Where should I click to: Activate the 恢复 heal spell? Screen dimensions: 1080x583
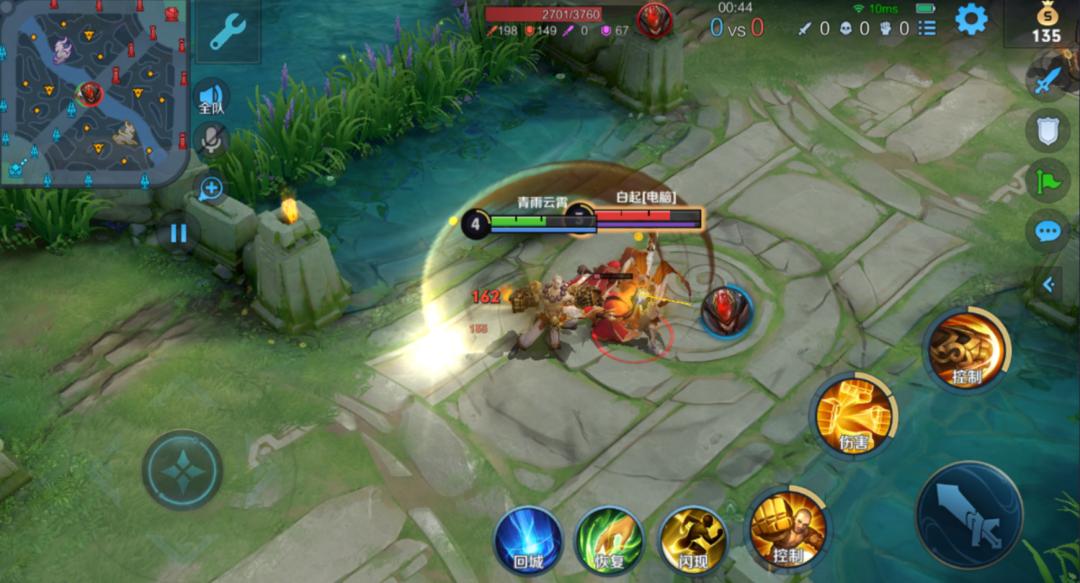click(610, 540)
